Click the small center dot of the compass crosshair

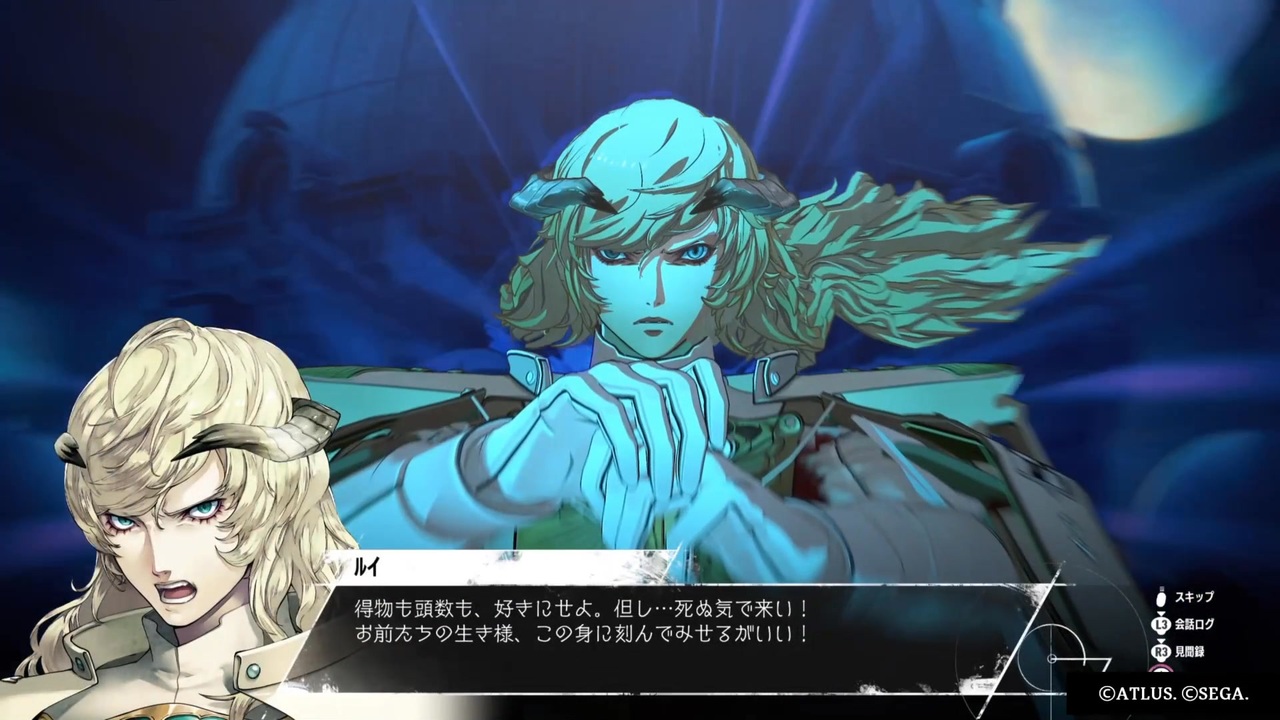(x=1052, y=659)
